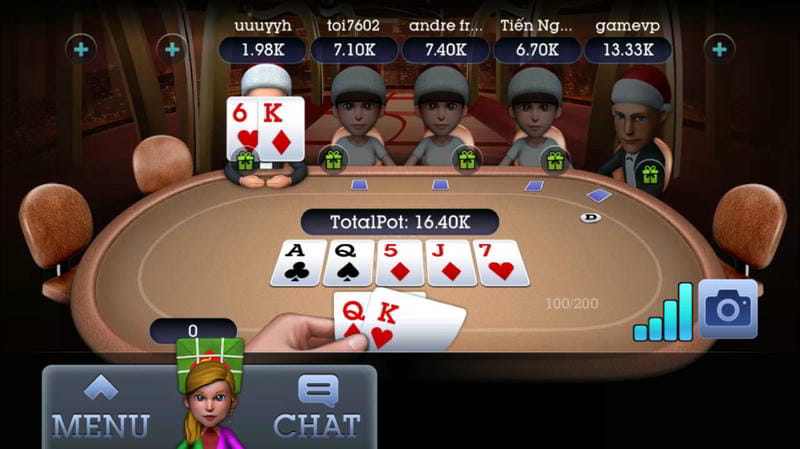Open the gift box for gamevp
The height and width of the screenshot is (449, 800).
(650, 173)
